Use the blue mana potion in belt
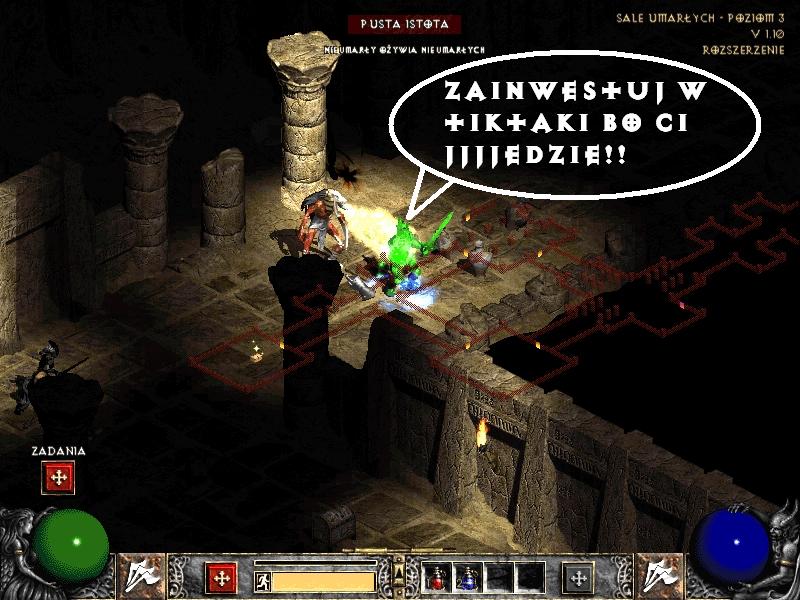Image resolution: width=800 pixels, height=600 pixels. 467,577
